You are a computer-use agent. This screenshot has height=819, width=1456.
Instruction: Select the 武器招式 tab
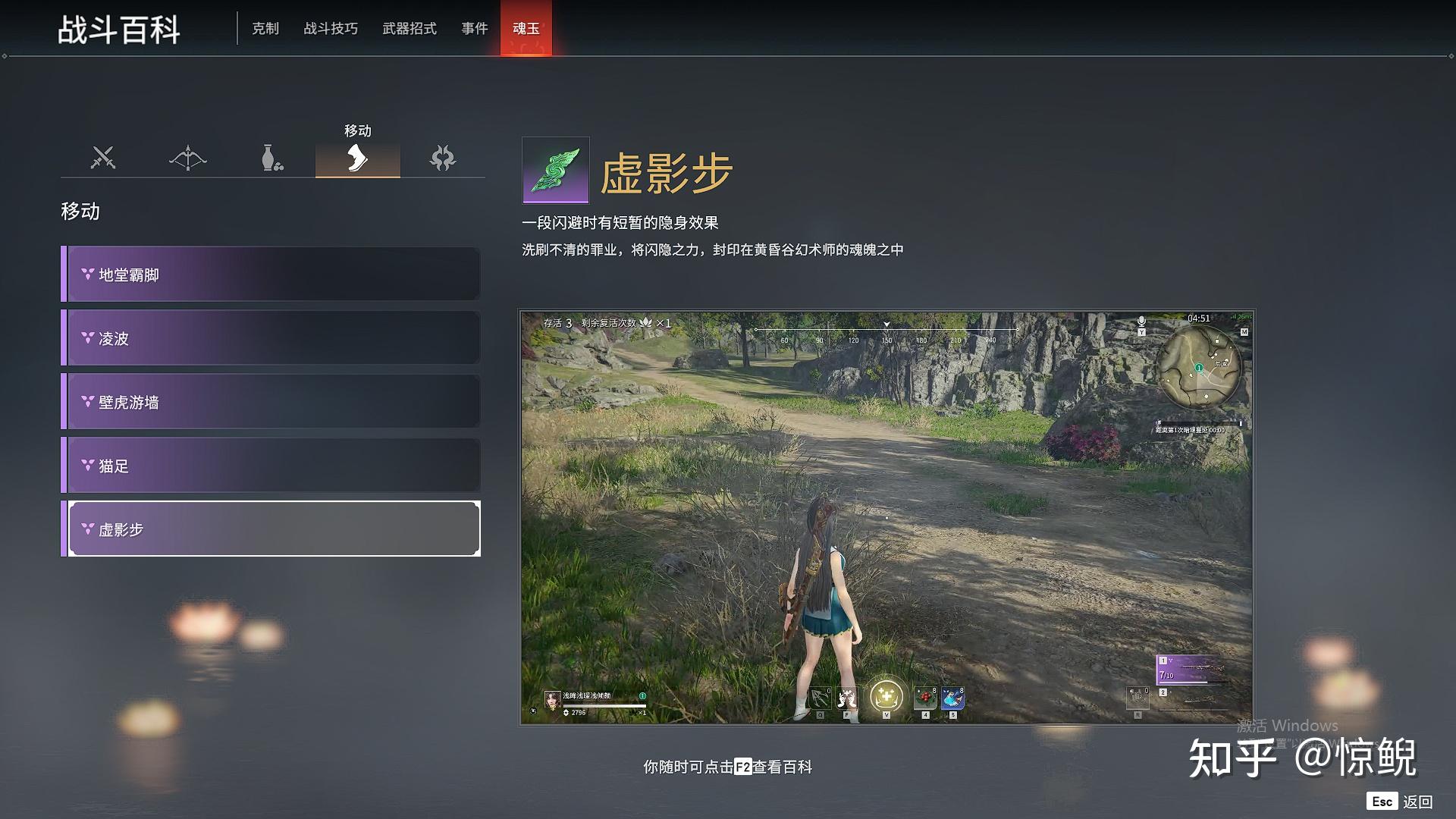point(409,29)
